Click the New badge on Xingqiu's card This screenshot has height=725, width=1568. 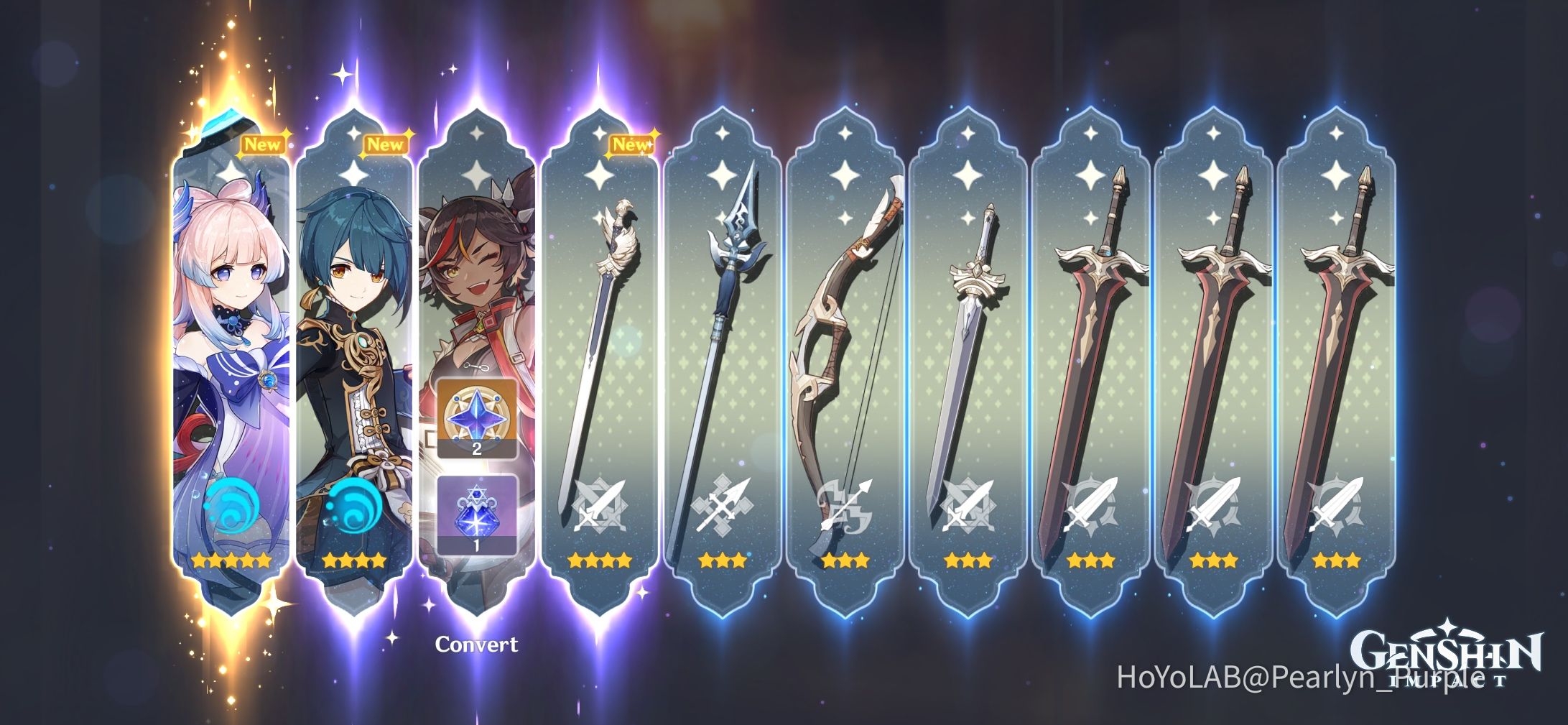click(x=386, y=144)
